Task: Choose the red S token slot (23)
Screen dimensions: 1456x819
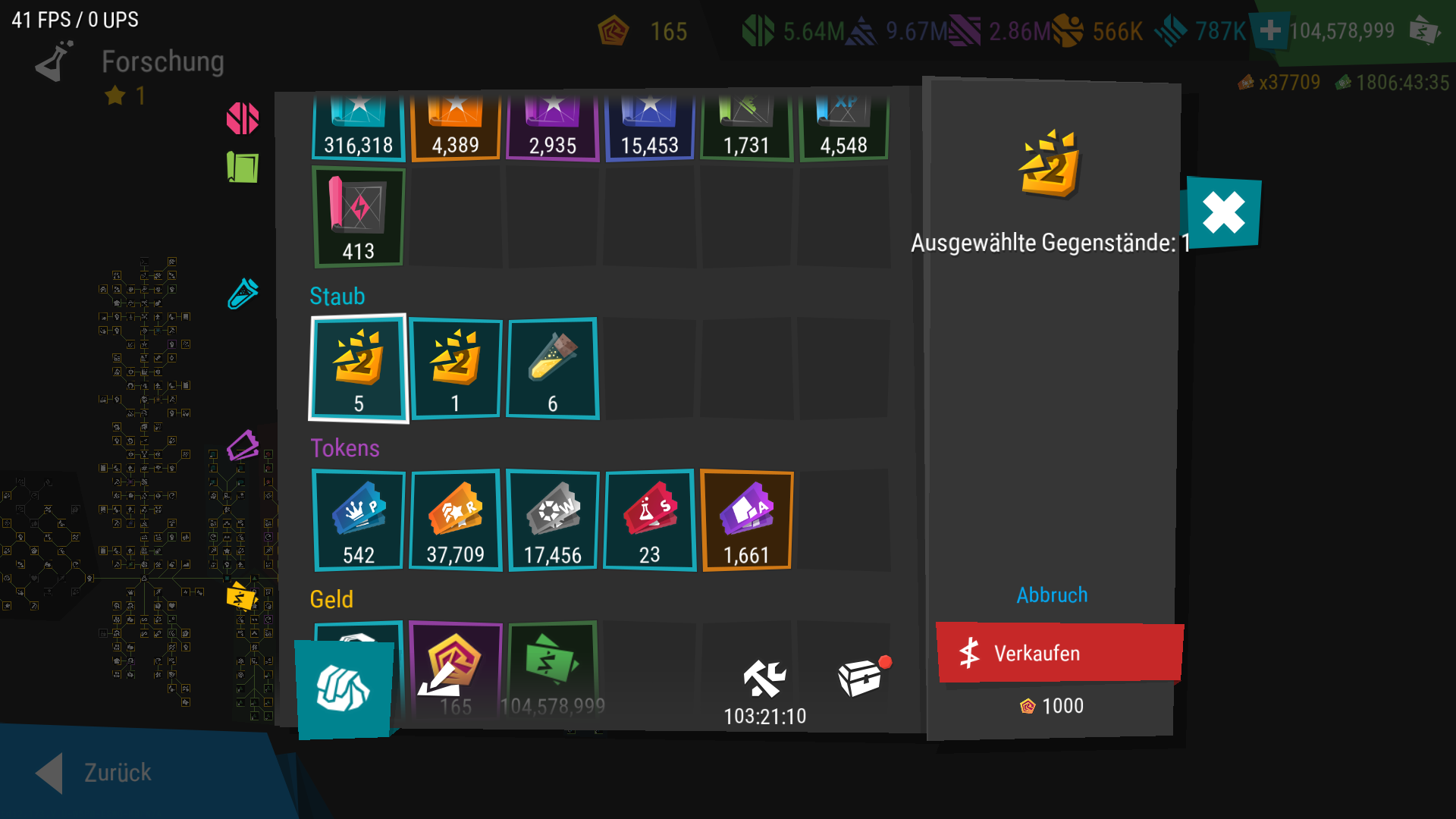Action: [650, 520]
